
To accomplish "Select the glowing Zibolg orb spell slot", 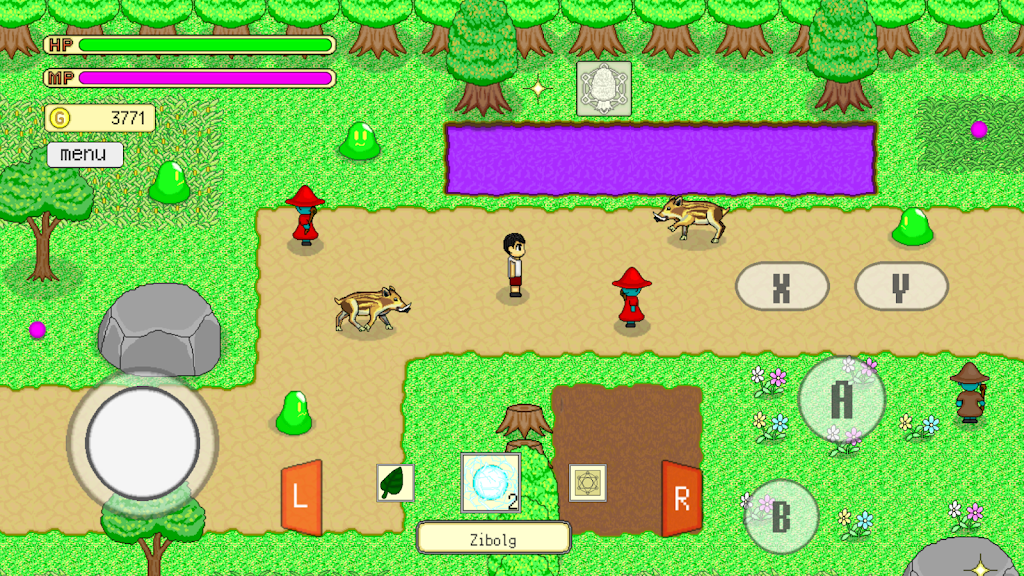I will pyautogui.click(x=490, y=482).
